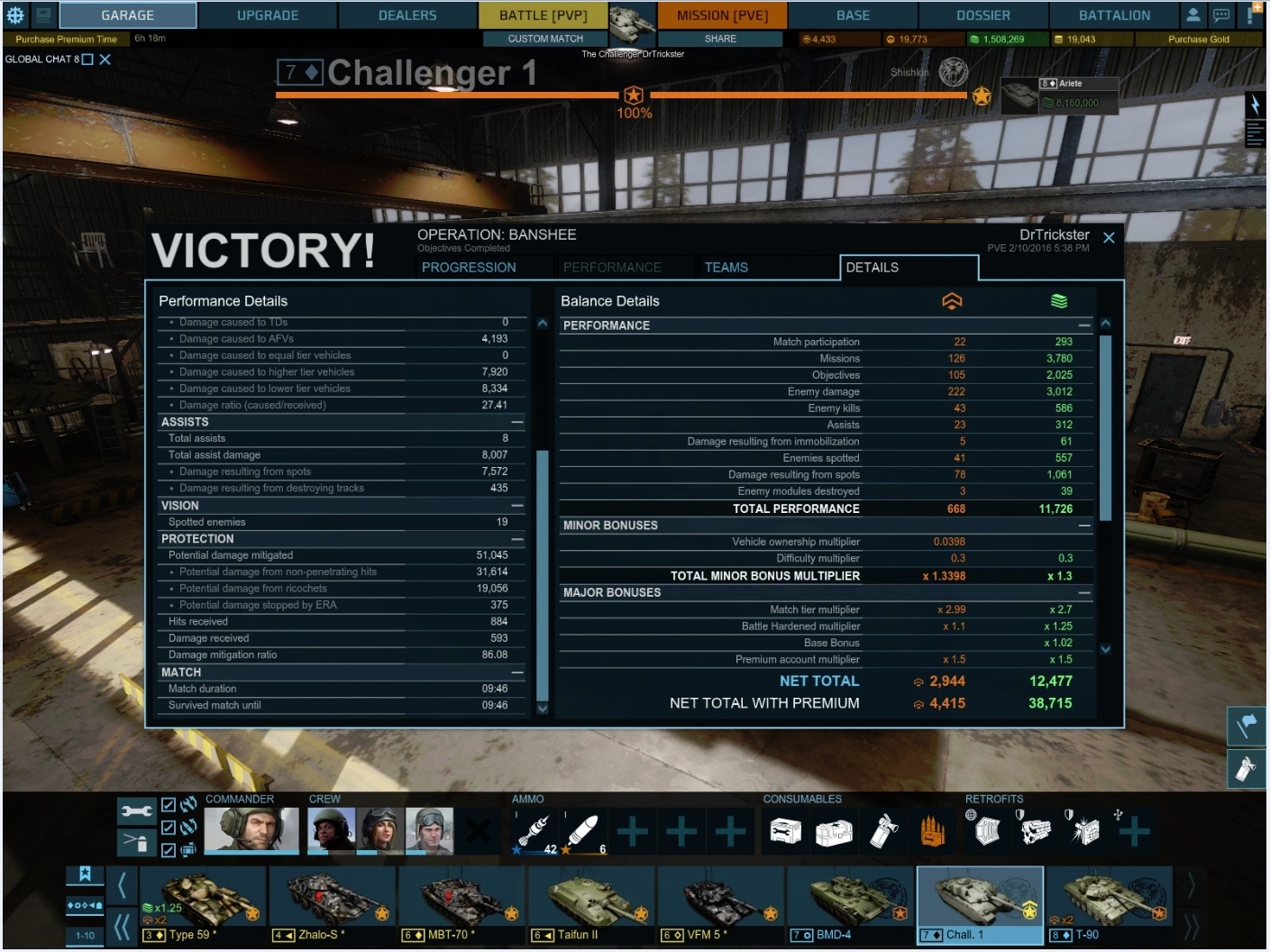
Task: Select the wrench repair icon
Action: click(136, 812)
